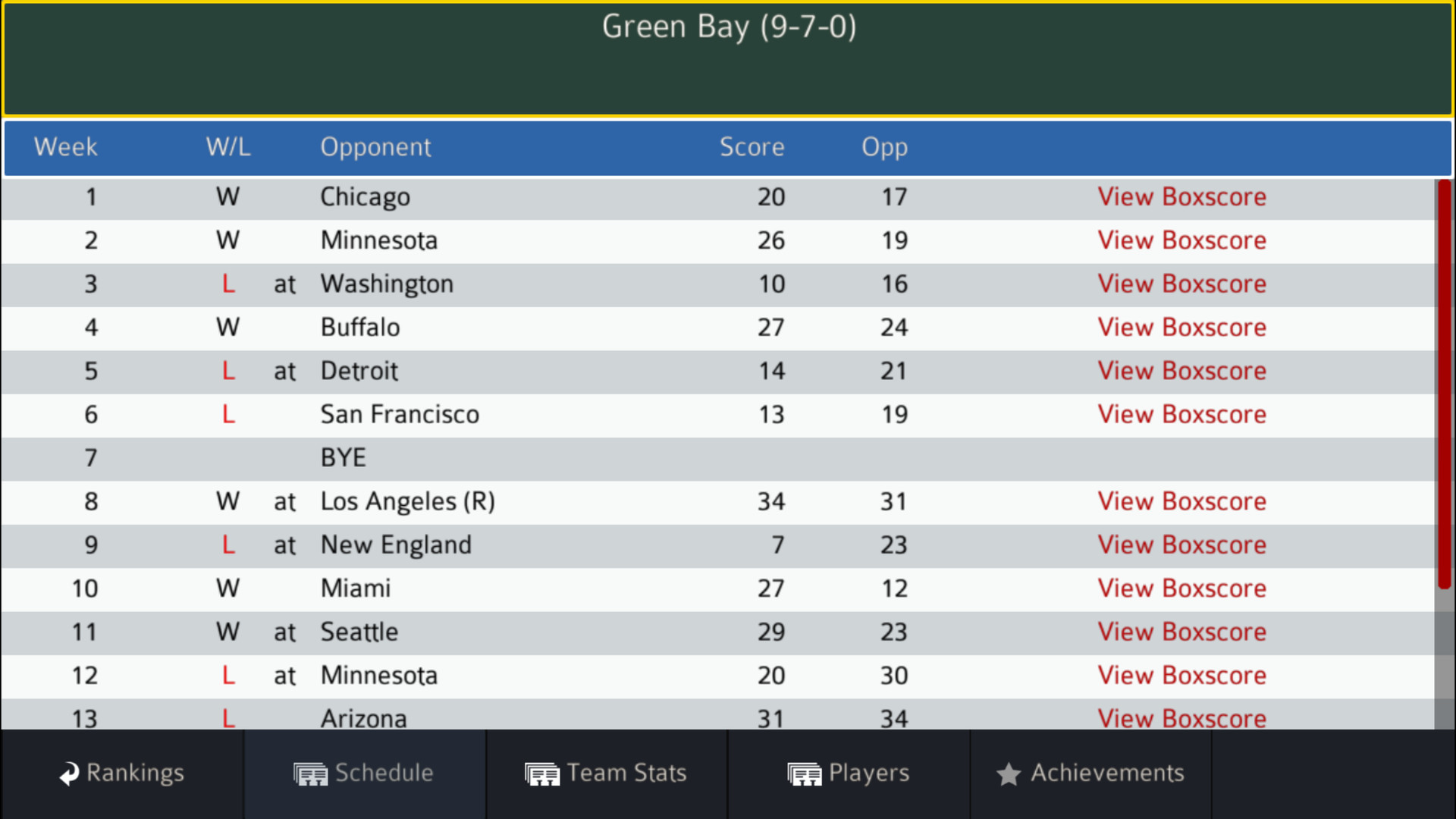The image size is (1456, 819).
Task: Click the Green Bay (9-7-0) team header
Action: point(728,28)
